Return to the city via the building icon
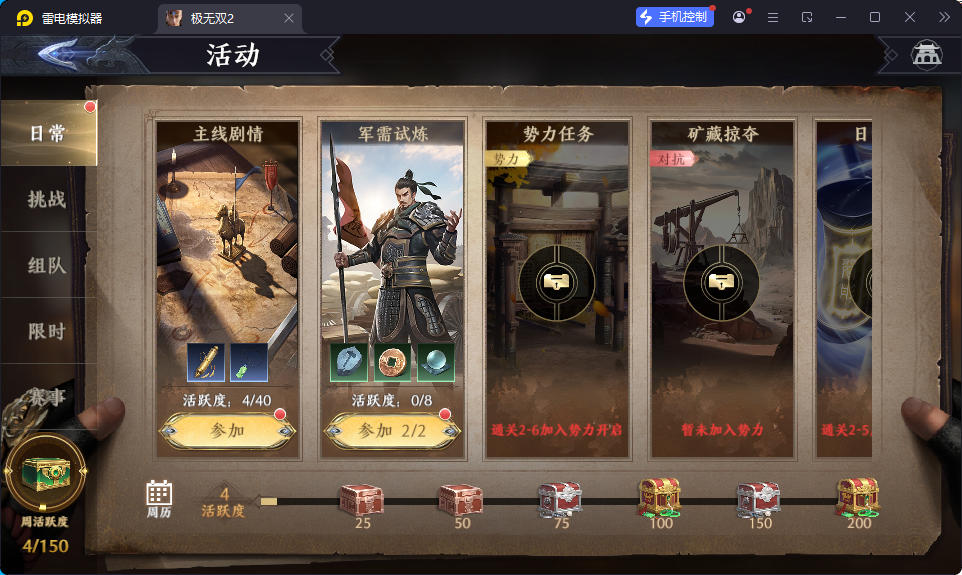This screenshot has width=962, height=575. pyautogui.click(x=926, y=55)
